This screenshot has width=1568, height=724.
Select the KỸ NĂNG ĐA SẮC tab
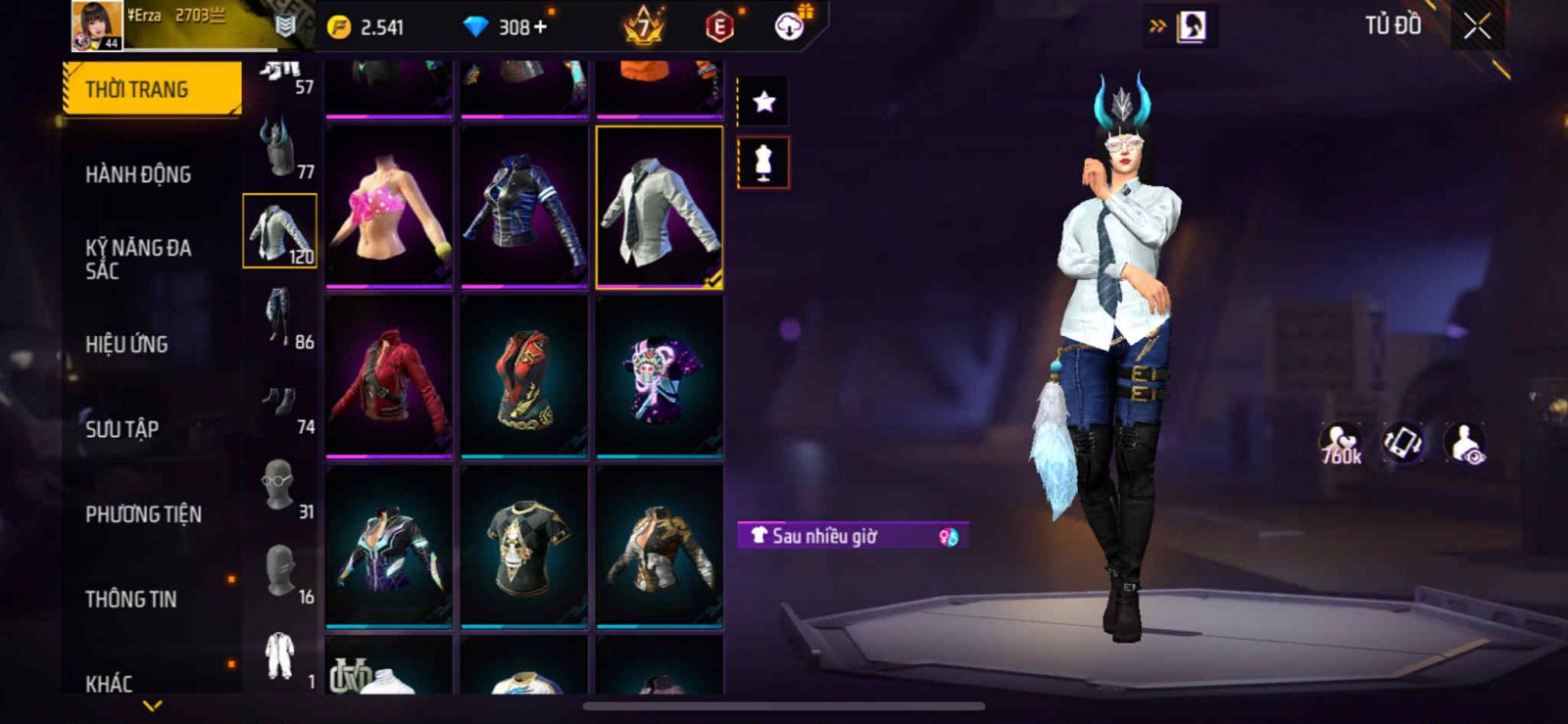coord(138,259)
